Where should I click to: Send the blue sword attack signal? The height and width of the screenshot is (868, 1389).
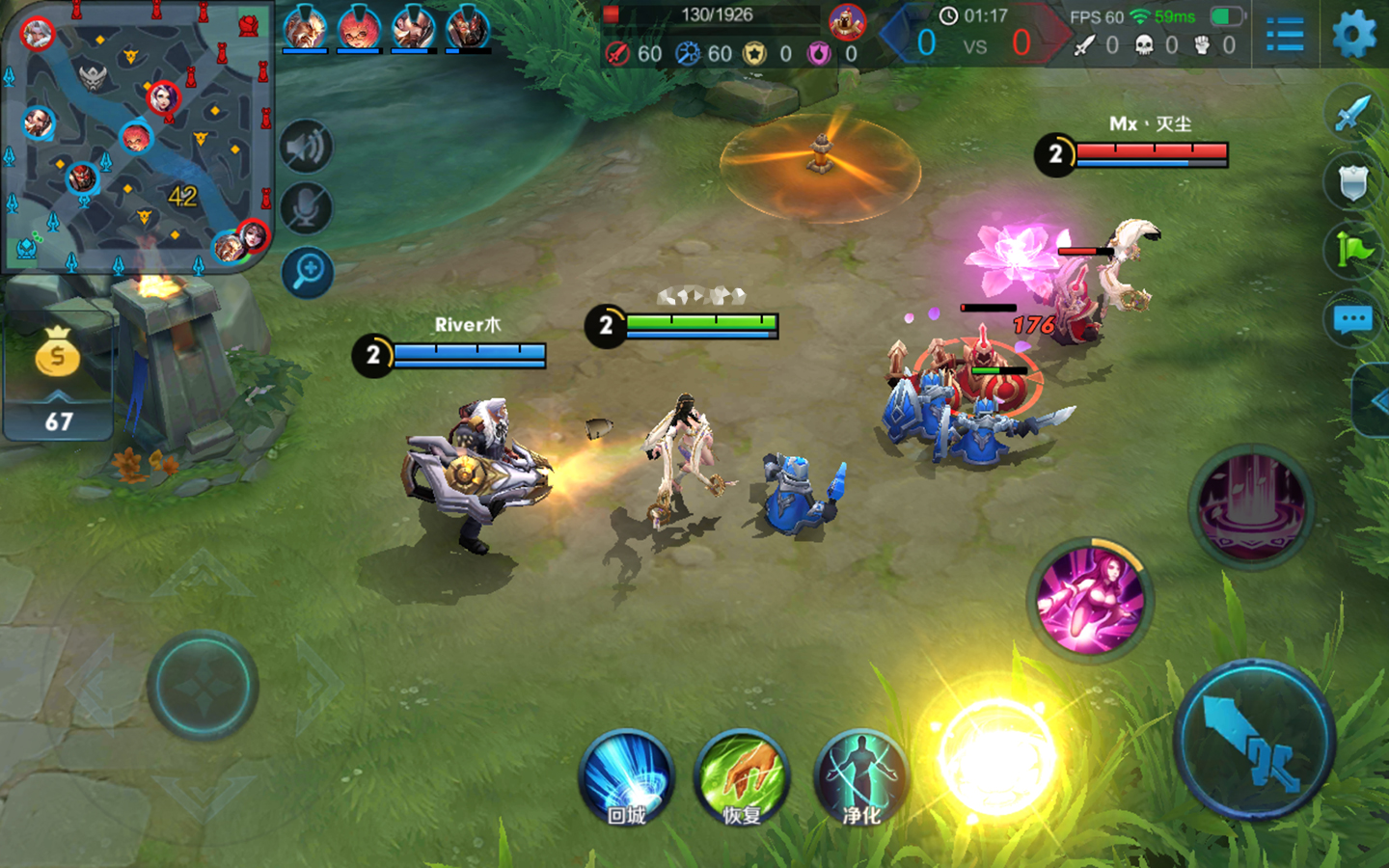pyautogui.click(x=1352, y=113)
